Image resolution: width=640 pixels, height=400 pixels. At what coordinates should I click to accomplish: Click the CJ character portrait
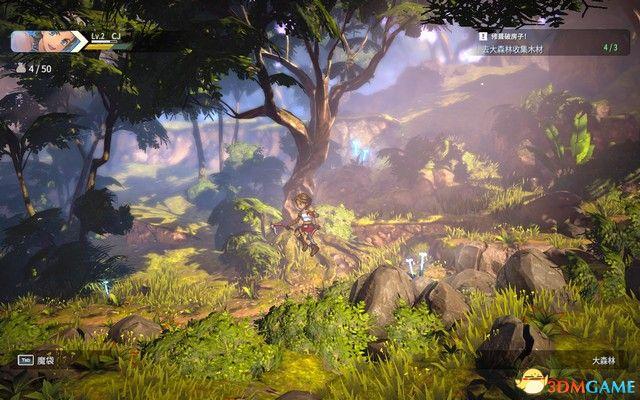click(x=31, y=40)
